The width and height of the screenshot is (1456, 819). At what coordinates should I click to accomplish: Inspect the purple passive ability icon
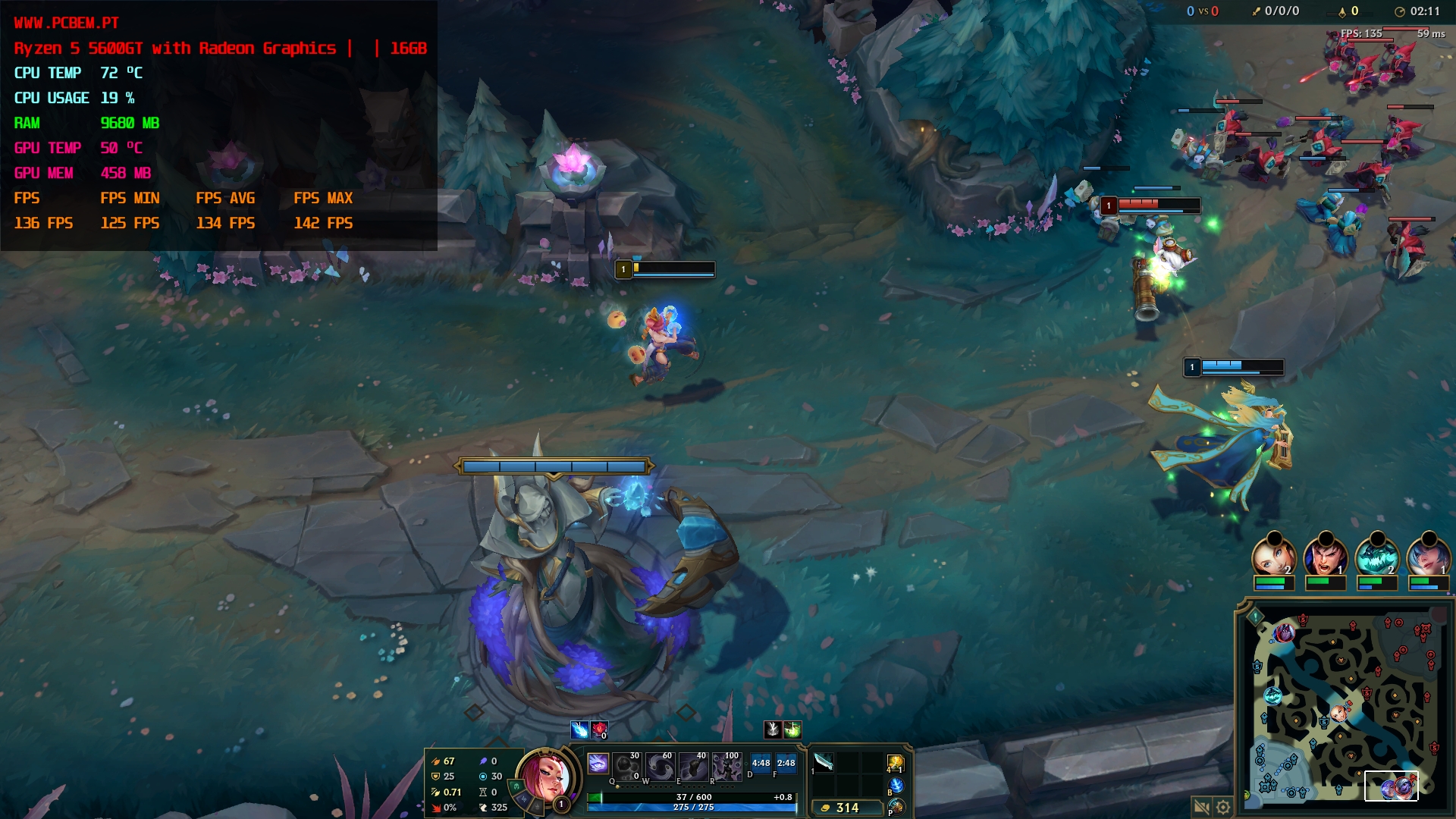(598, 764)
